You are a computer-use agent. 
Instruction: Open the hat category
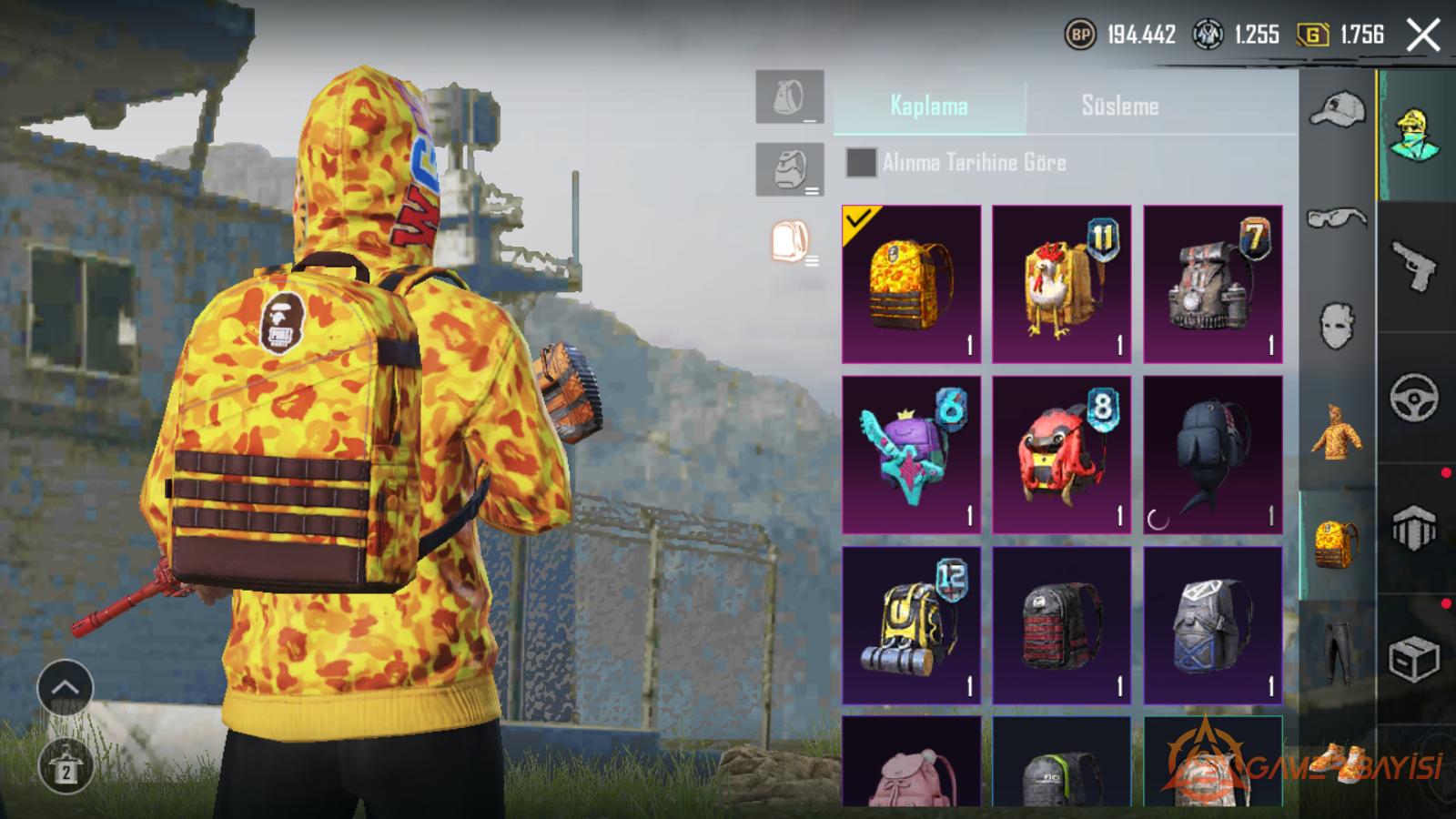[x=1337, y=111]
